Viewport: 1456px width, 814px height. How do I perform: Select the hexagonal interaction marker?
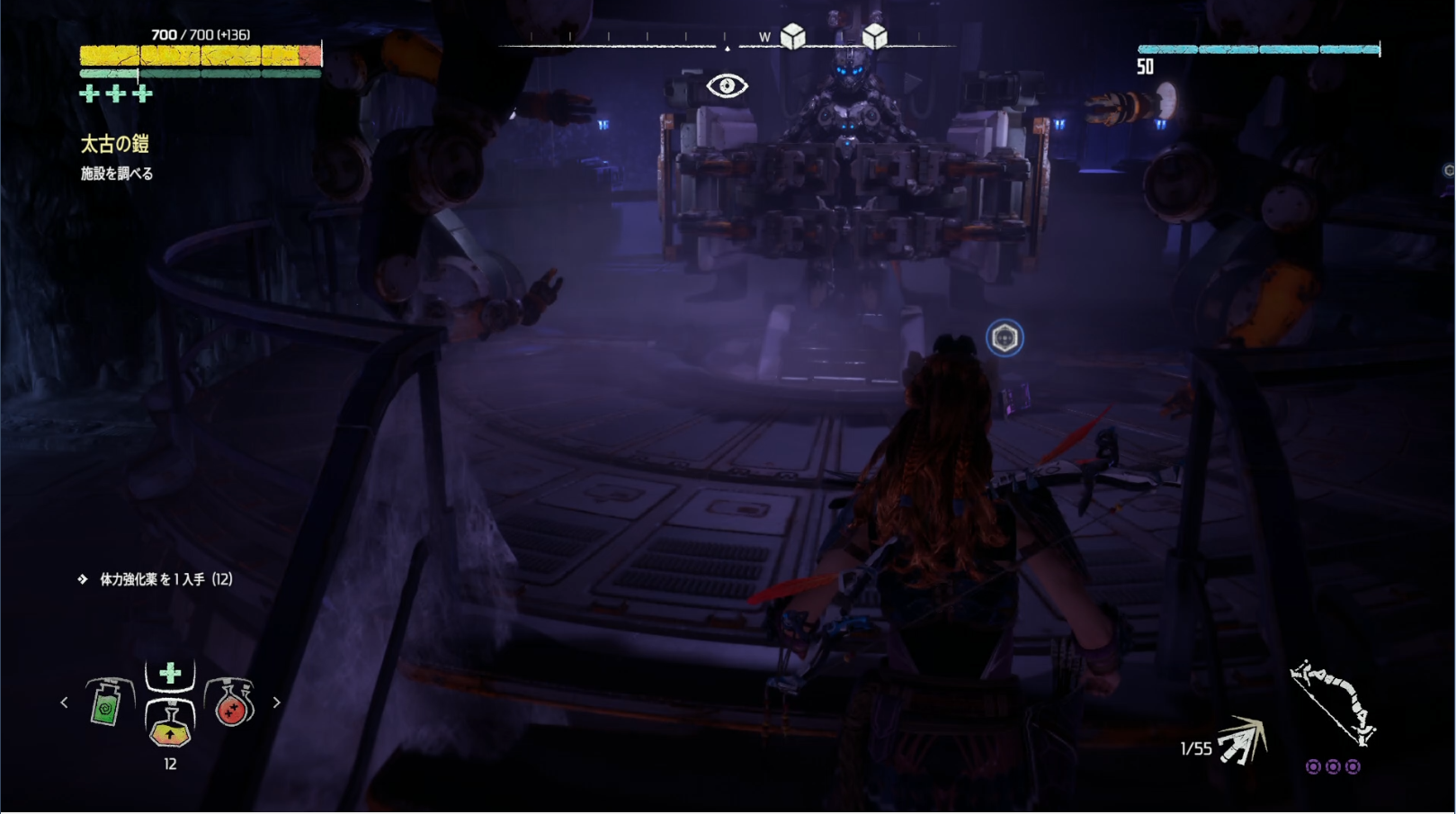click(1005, 338)
